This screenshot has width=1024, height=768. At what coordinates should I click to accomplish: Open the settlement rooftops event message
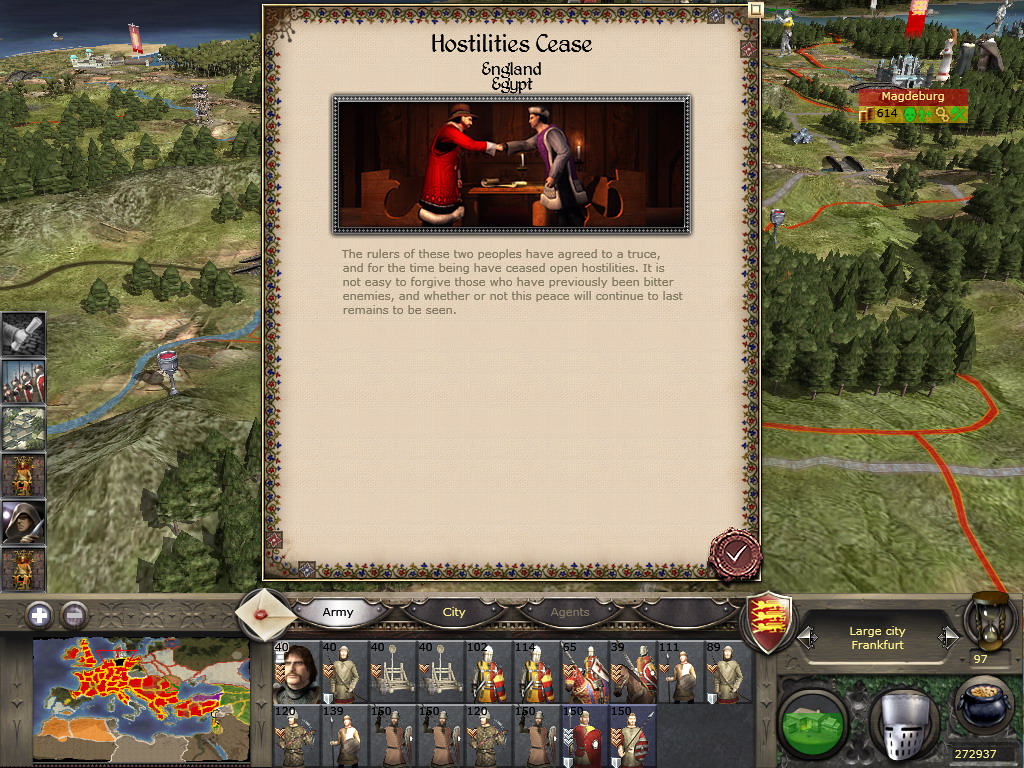(x=23, y=427)
